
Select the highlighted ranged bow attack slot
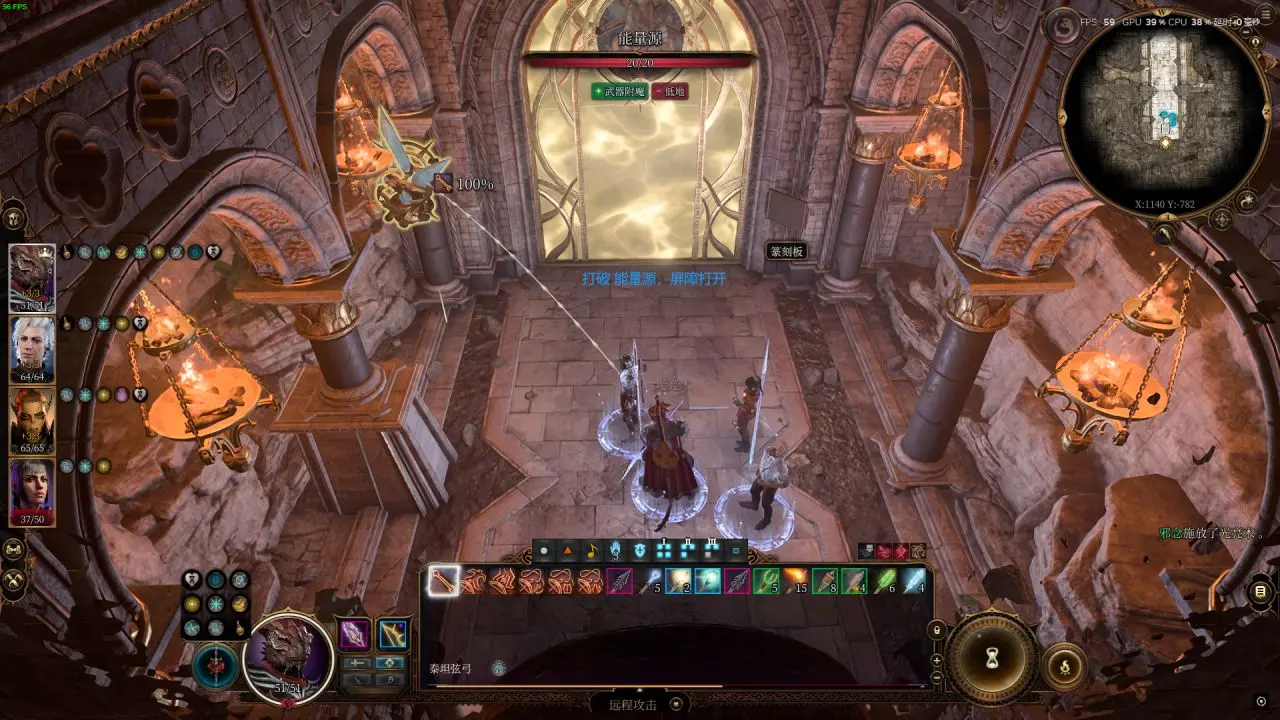click(x=443, y=581)
